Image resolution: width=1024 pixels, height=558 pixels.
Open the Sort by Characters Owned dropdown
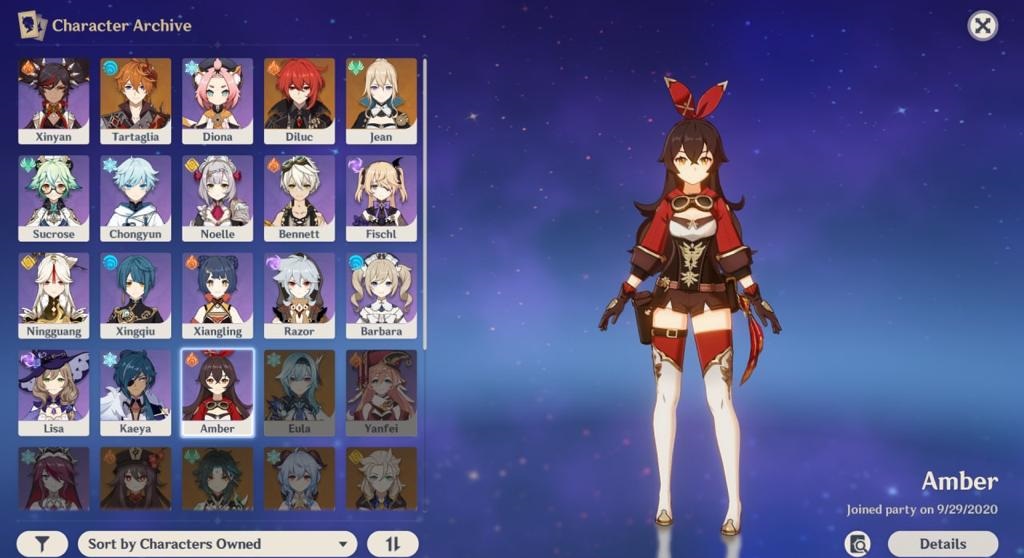217,544
